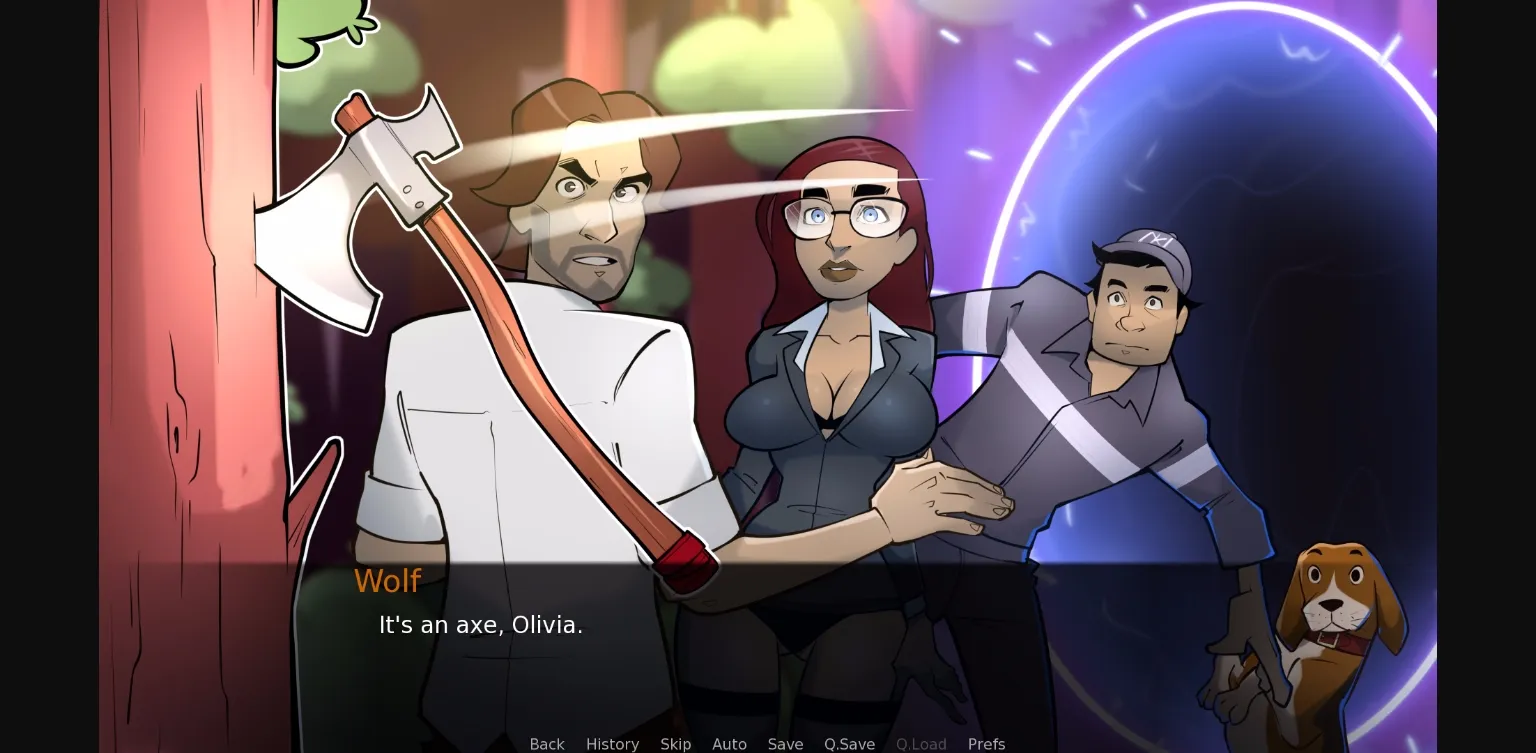Click Back to rewind the dialogue
This screenshot has width=1536, height=753.
pyautogui.click(x=546, y=744)
